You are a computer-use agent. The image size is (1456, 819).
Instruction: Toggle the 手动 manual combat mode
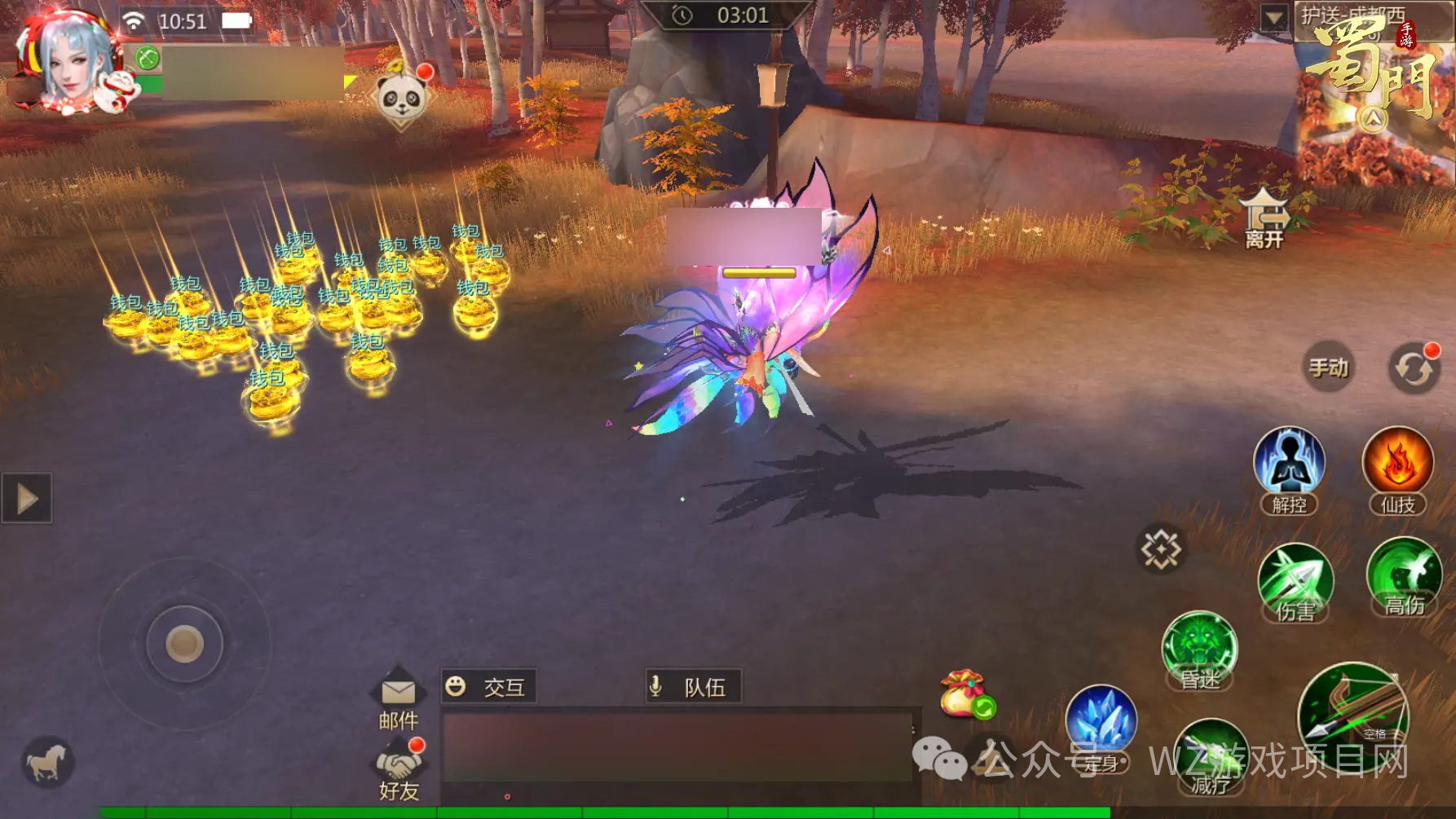[1328, 368]
